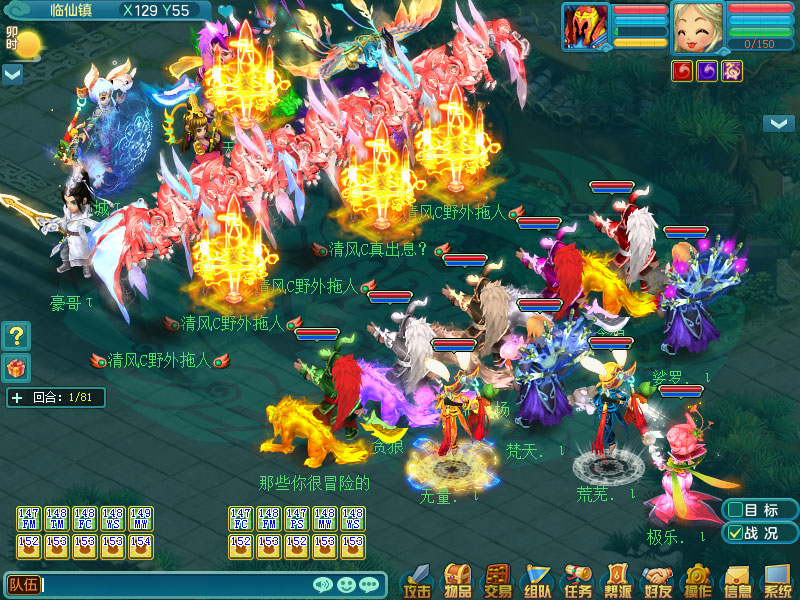Select the blonde girl character portrait
The height and width of the screenshot is (600, 800).
[697, 27]
